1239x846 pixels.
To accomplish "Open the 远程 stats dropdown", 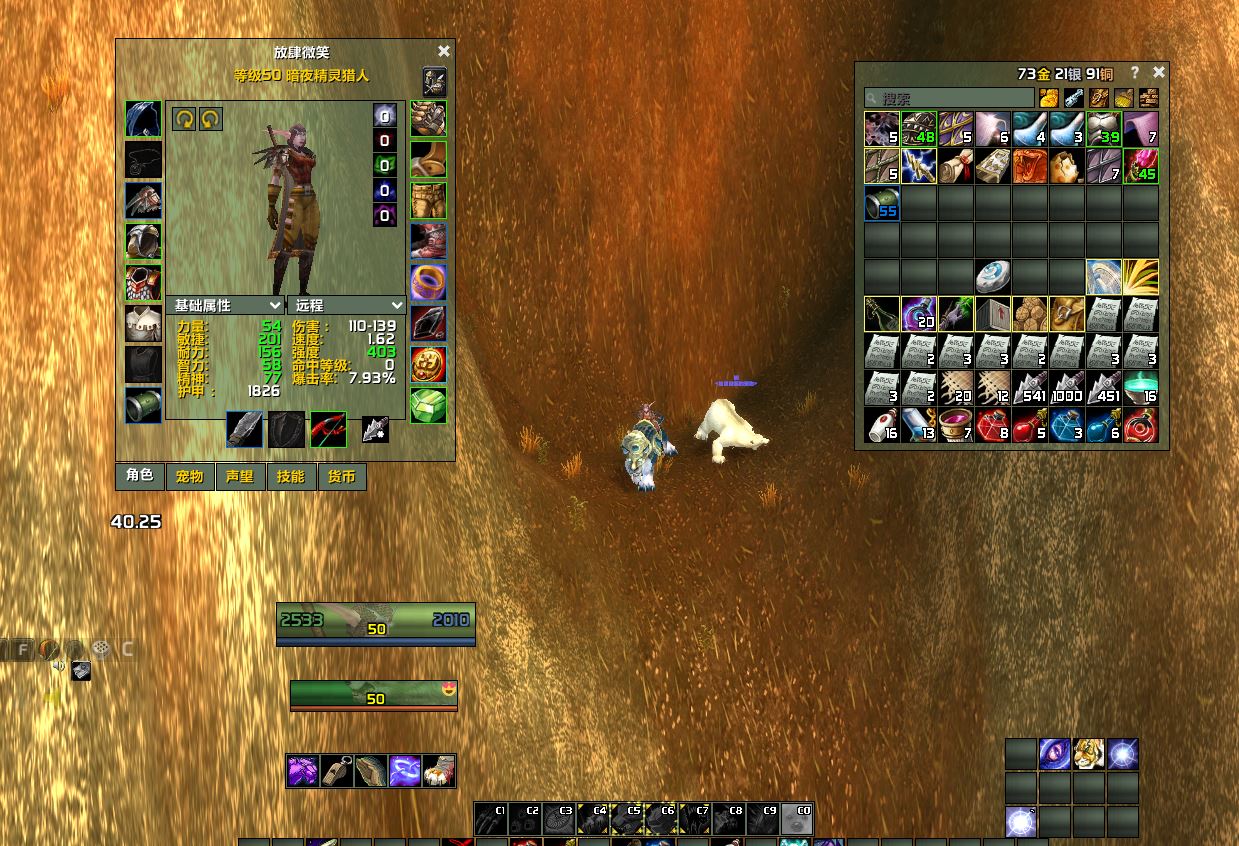I will [348, 305].
